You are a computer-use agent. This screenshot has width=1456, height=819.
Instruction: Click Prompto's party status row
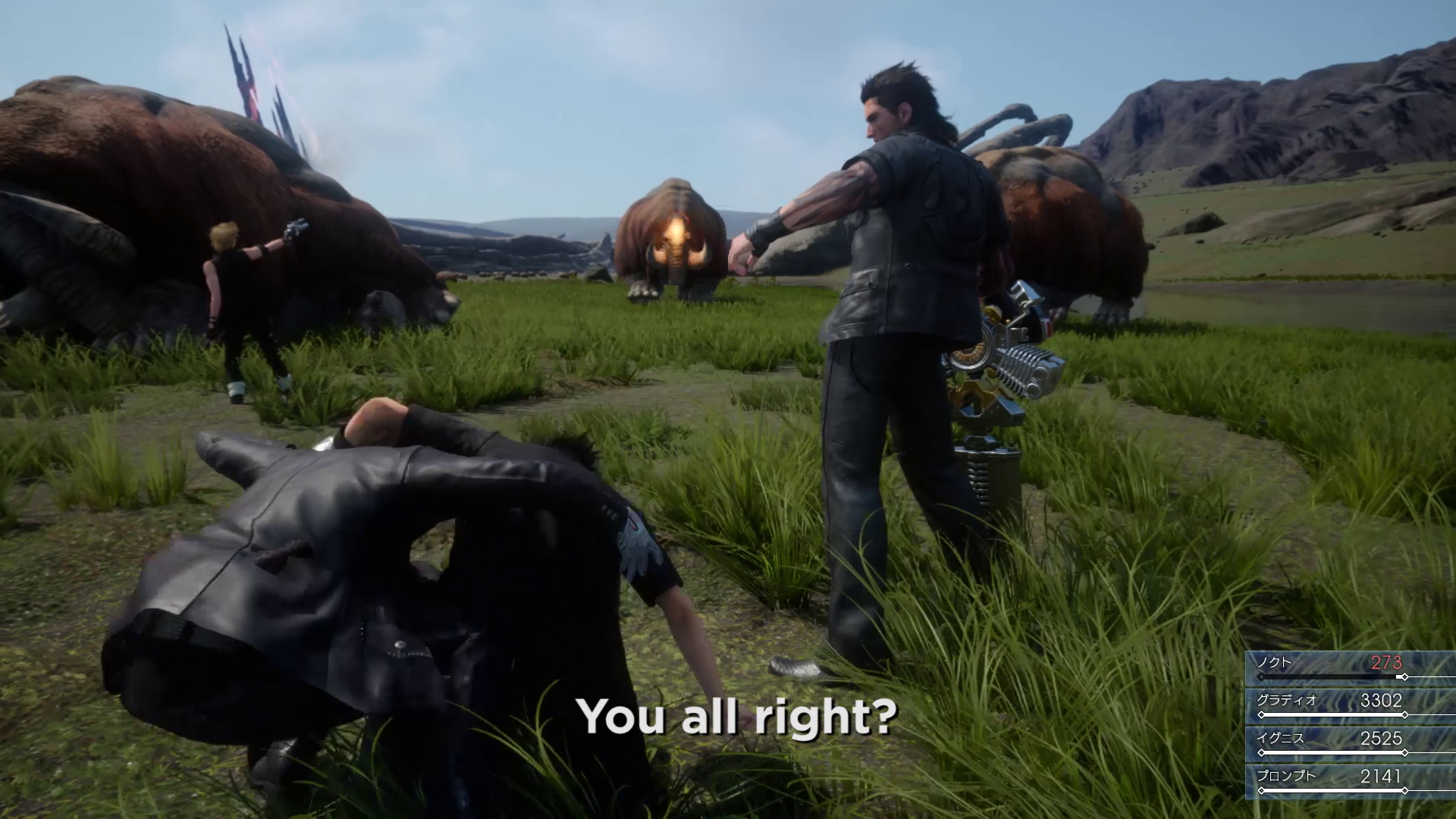tap(1350, 781)
